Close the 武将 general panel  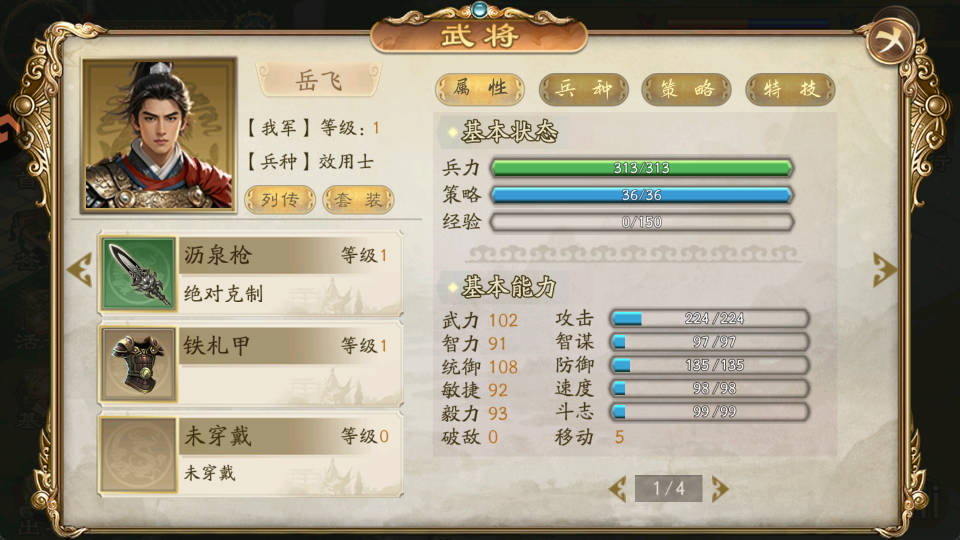coord(889,41)
